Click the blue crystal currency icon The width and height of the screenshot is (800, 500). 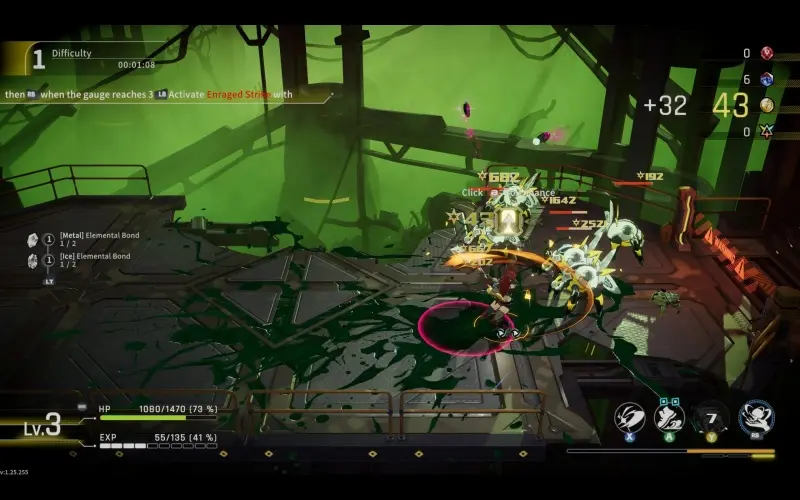767,79
